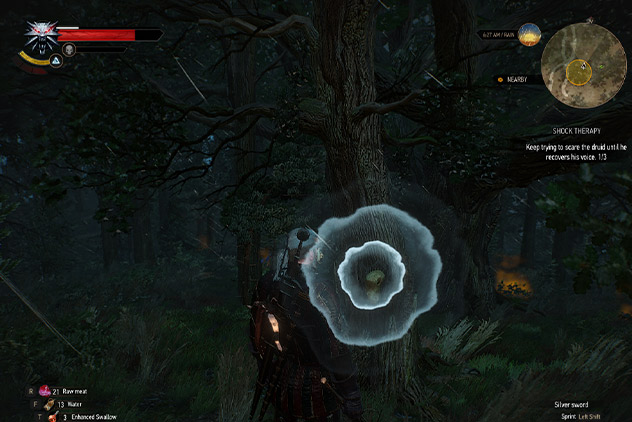
Task: Click the Silver sword label
Action: coord(571,404)
